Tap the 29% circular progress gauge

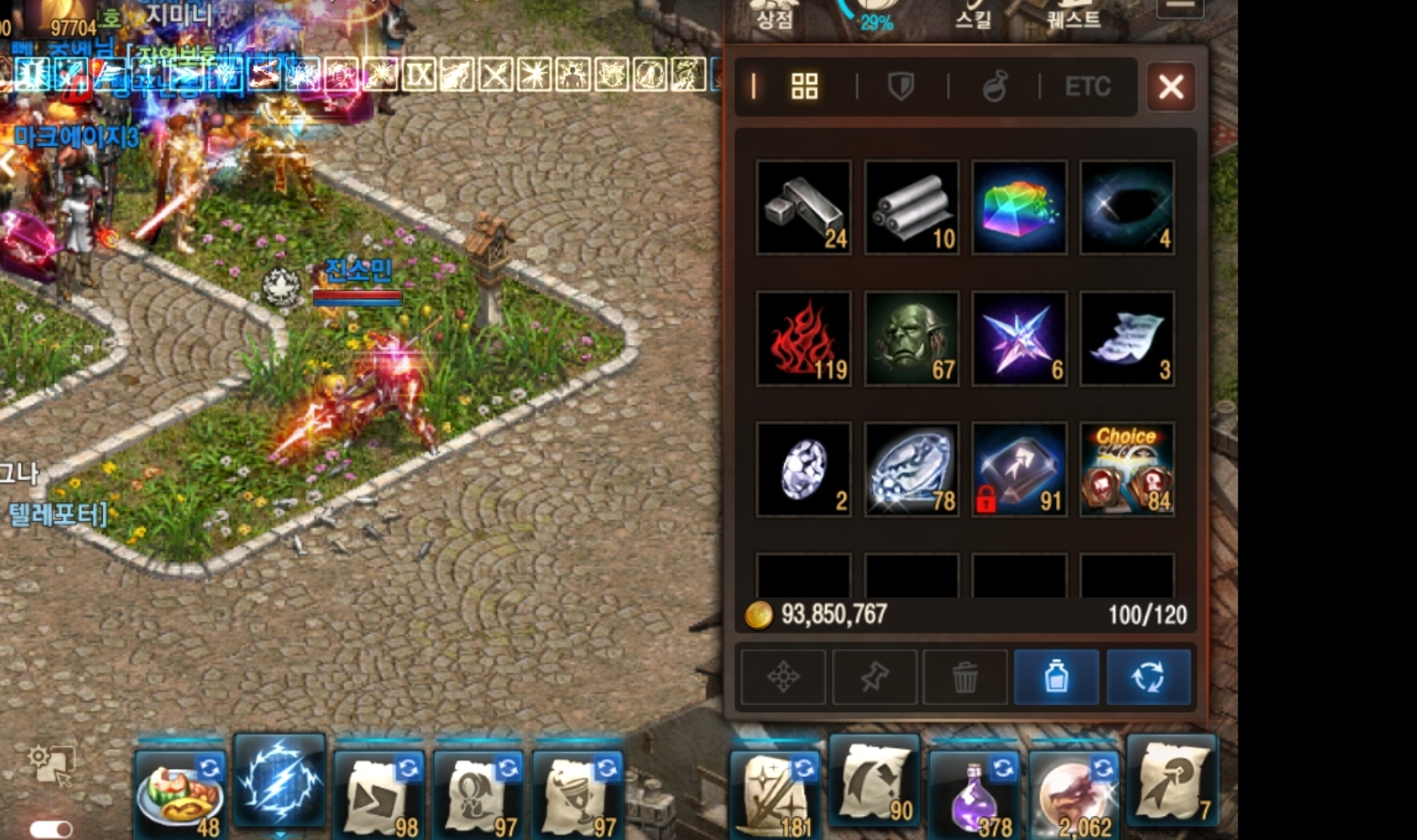point(873,17)
